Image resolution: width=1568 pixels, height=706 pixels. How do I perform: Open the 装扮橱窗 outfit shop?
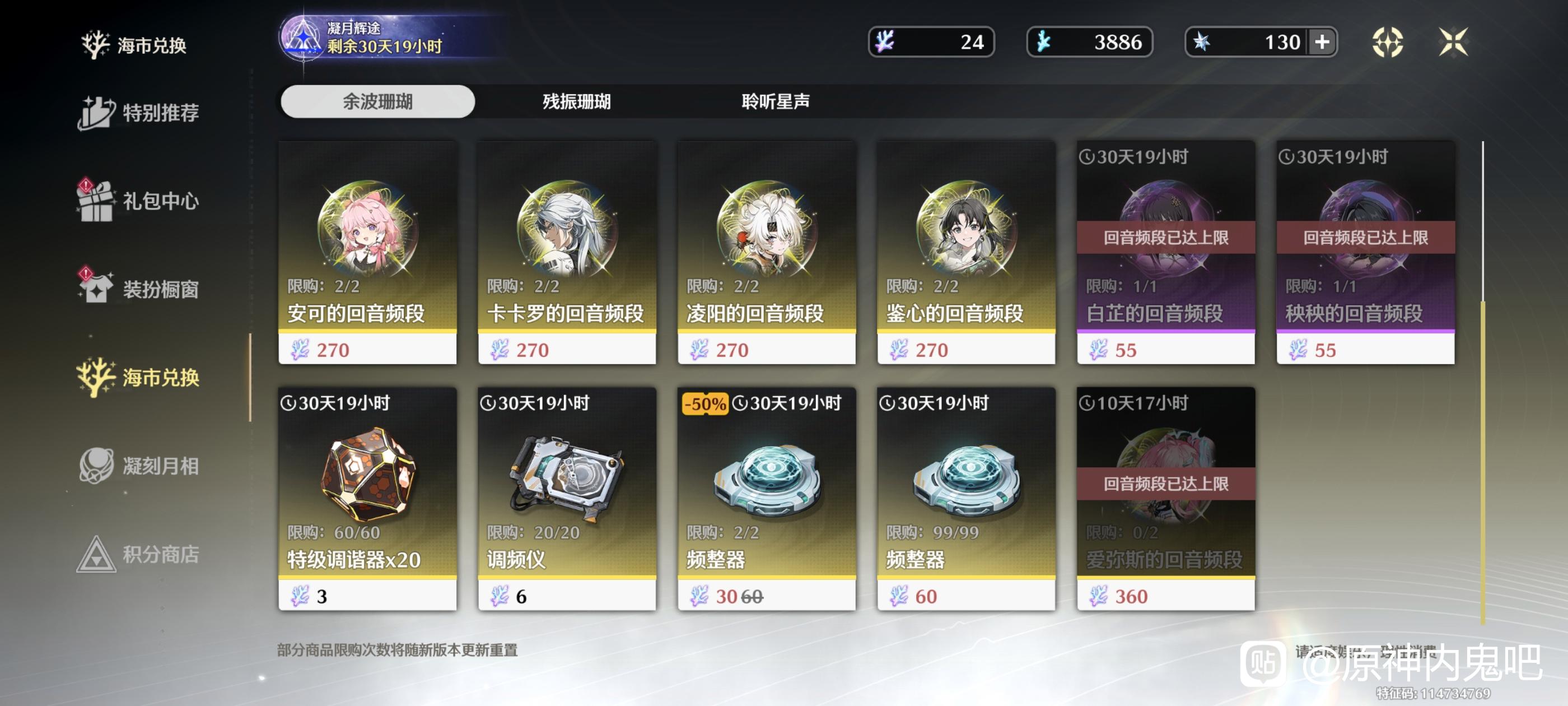(x=139, y=289)
